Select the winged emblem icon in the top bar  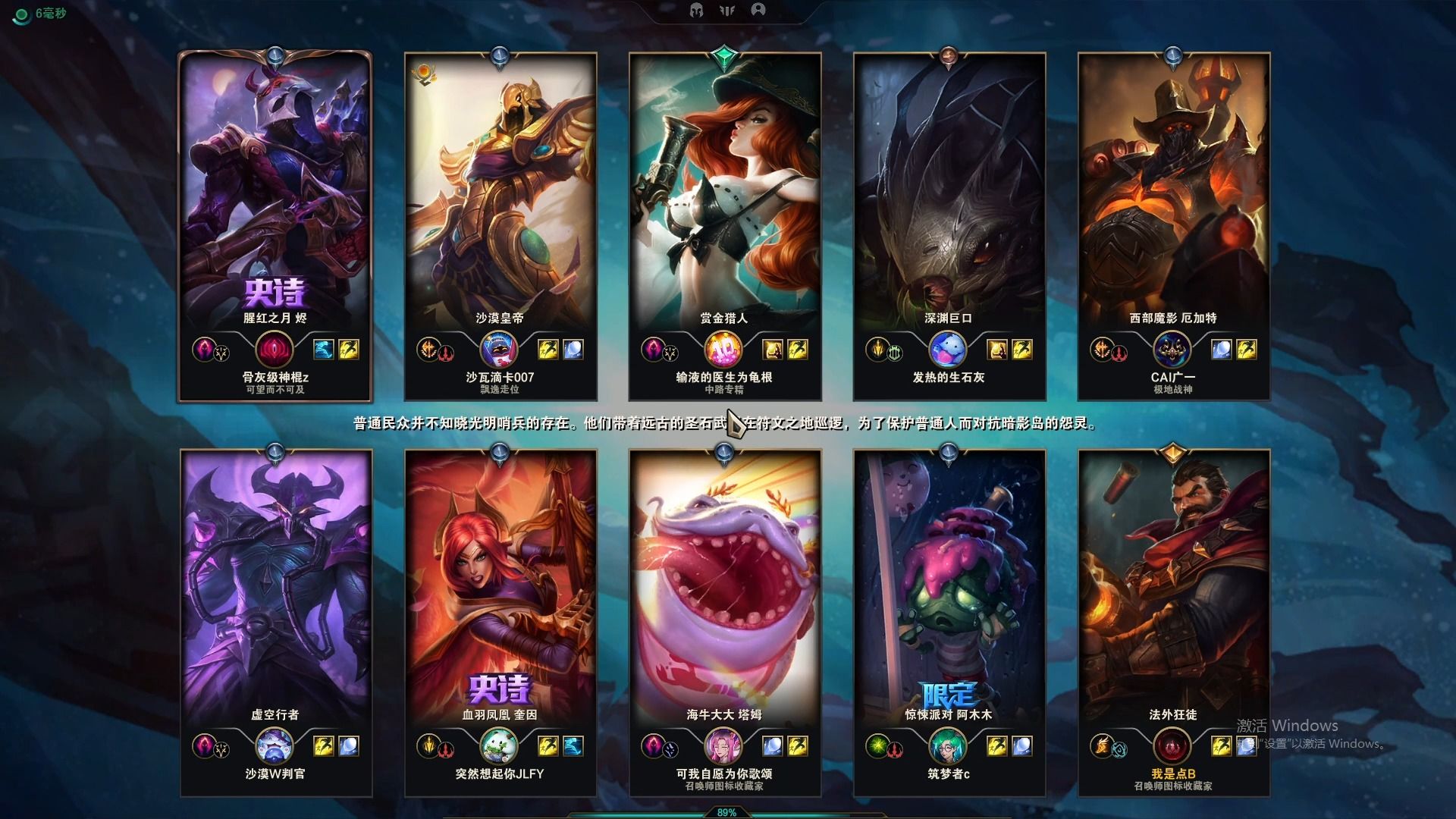(726, 10)
